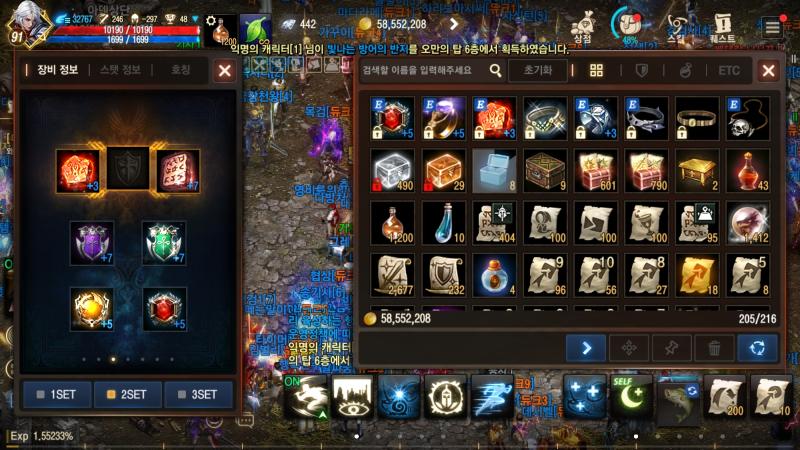Click the 초기화 reset button

[x=537, y=71]
